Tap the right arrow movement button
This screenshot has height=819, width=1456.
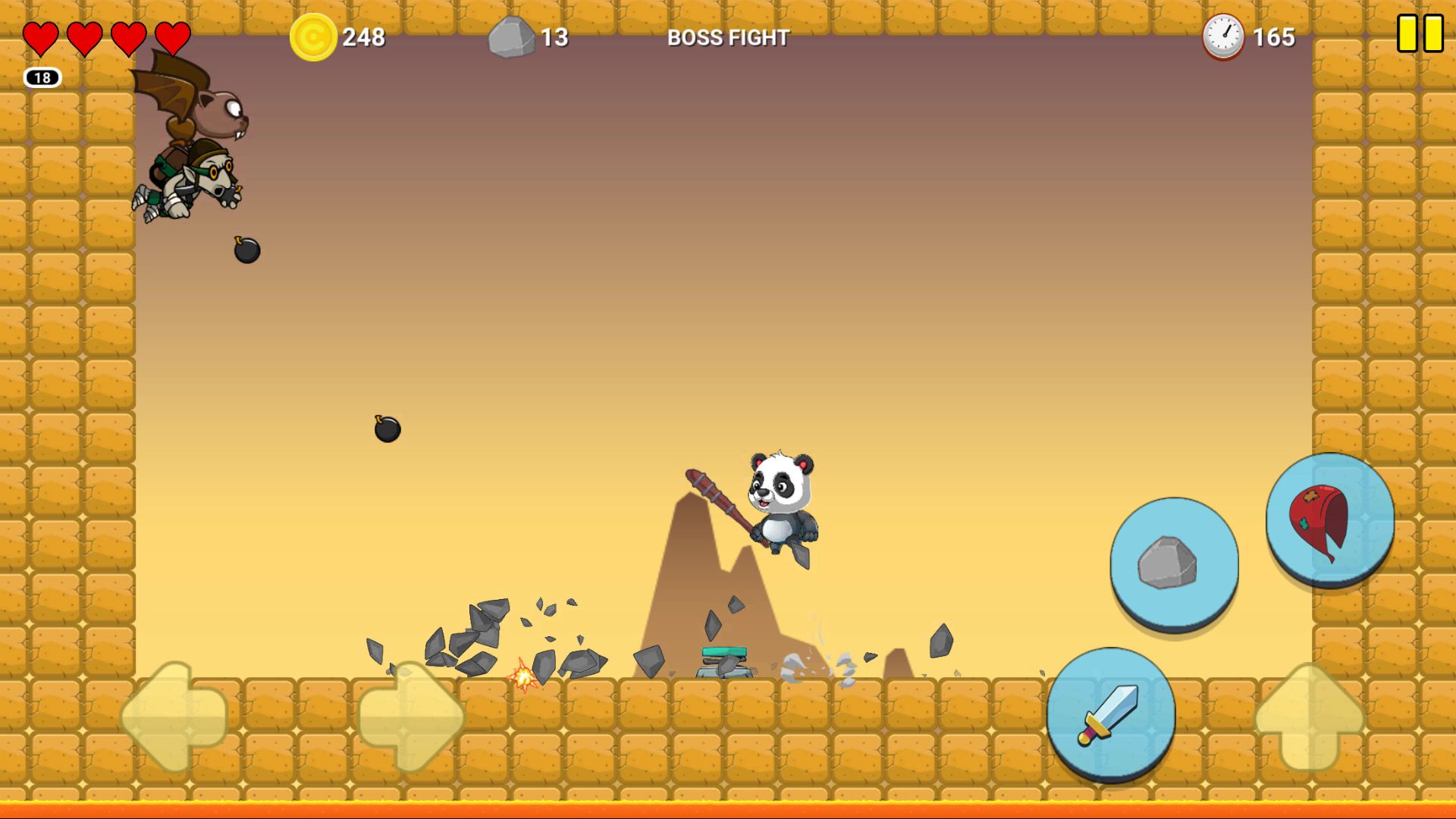(410, 716)
